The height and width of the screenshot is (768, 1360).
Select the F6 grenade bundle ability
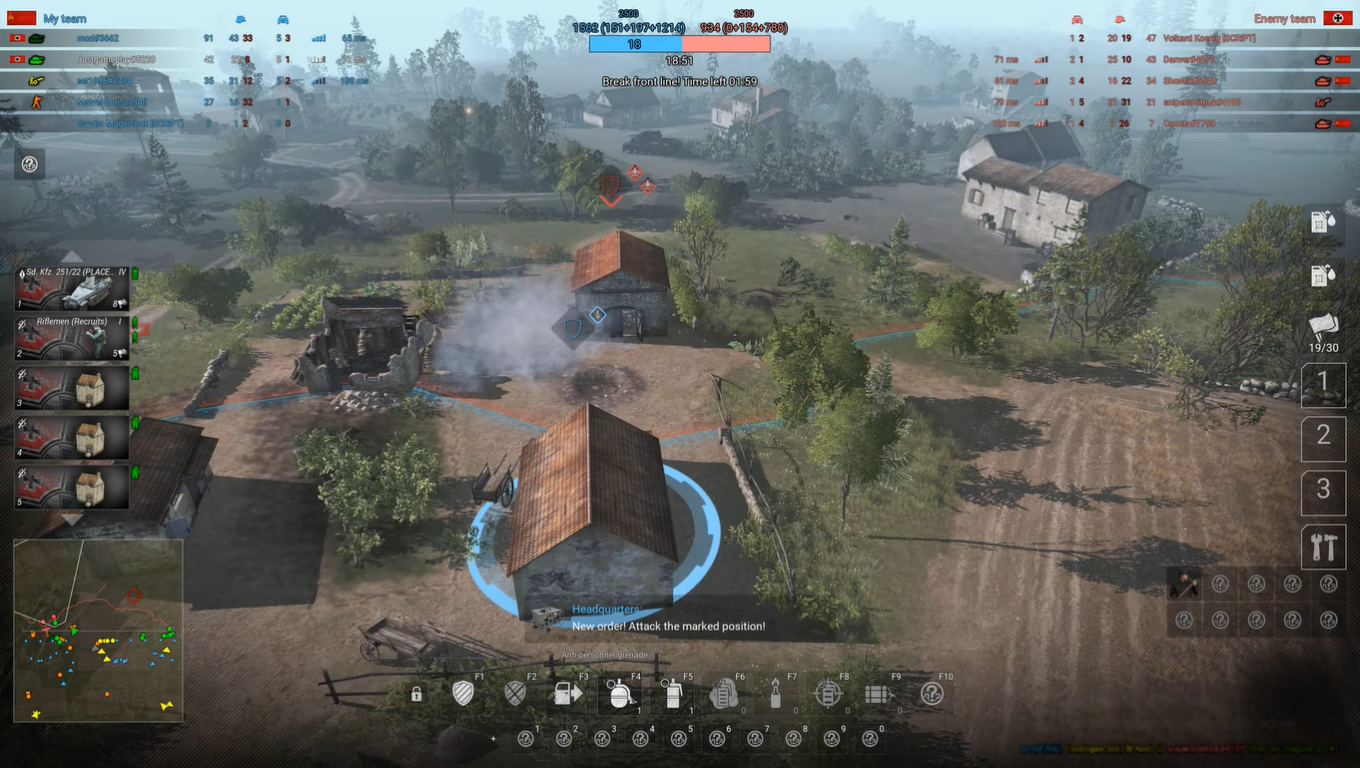(723, 692)
